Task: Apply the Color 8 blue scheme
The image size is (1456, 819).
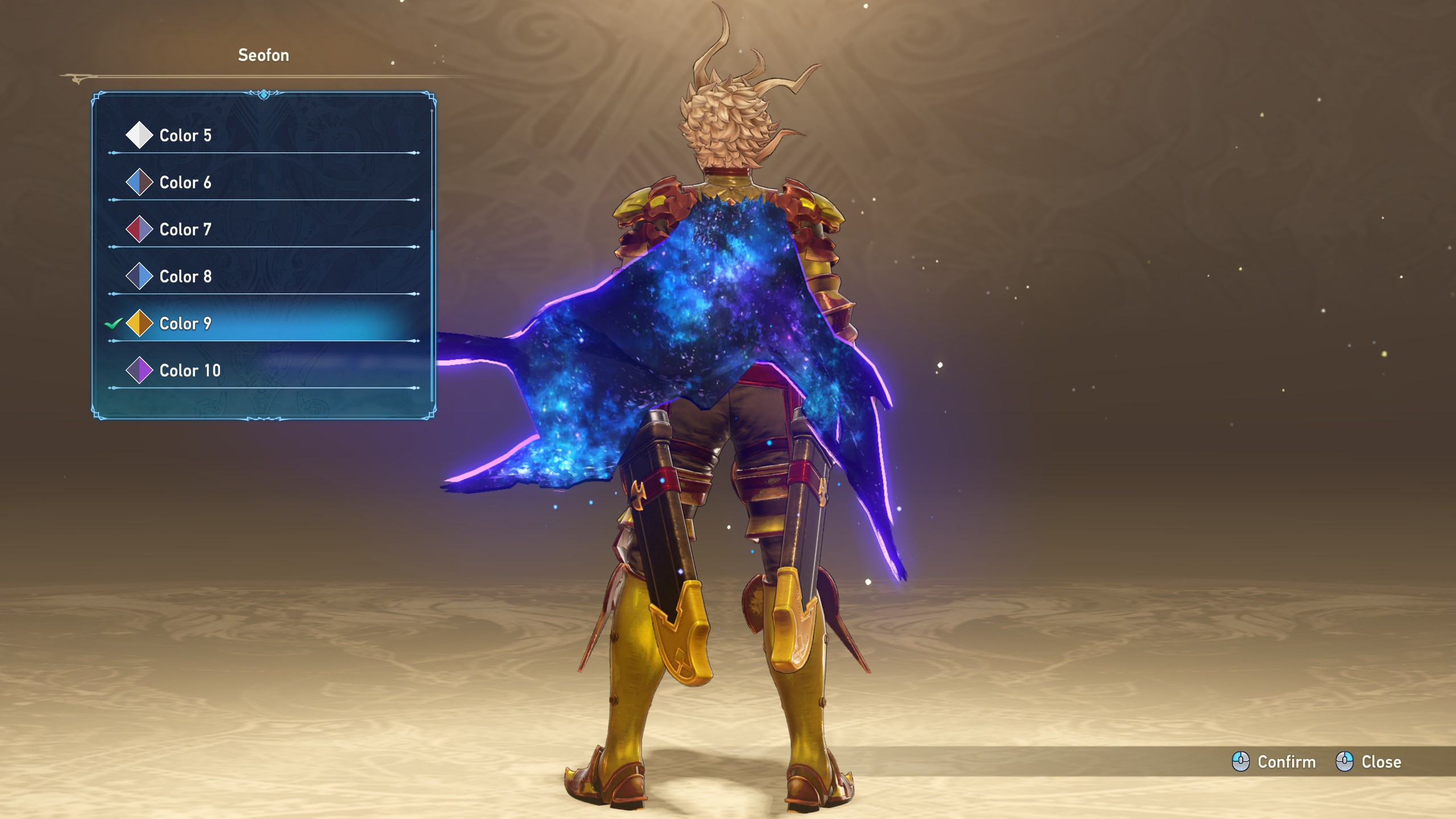Action: (x=185, y=276)
